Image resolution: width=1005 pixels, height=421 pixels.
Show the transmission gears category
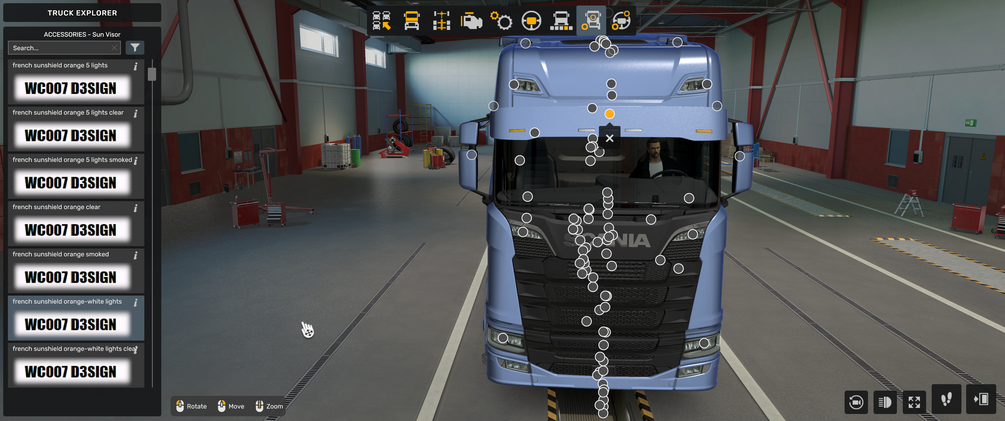pos(501,21)
